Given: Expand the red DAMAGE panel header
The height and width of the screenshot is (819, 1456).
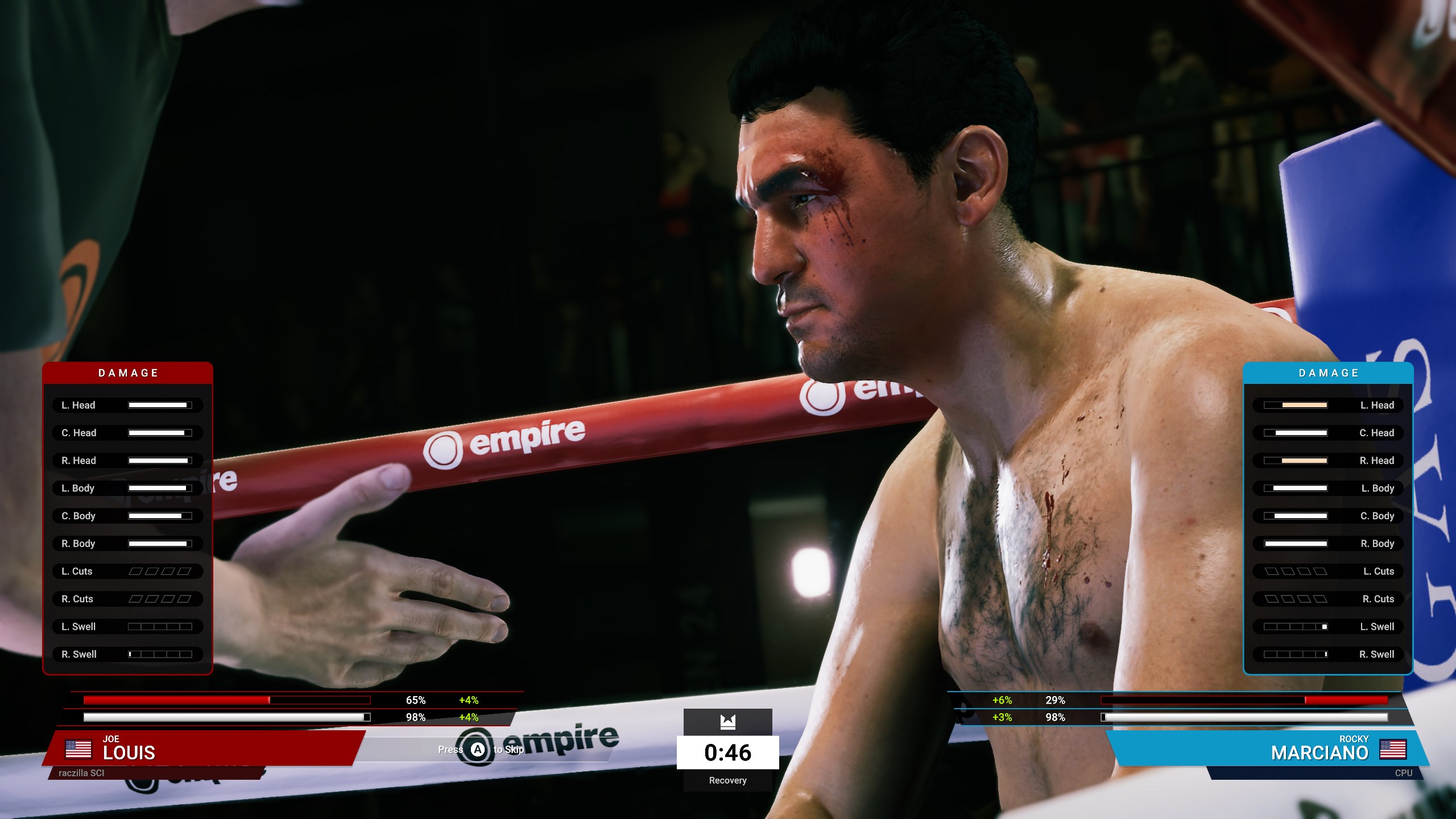Looking at the screenshot, I should click(x=127, y=373).
